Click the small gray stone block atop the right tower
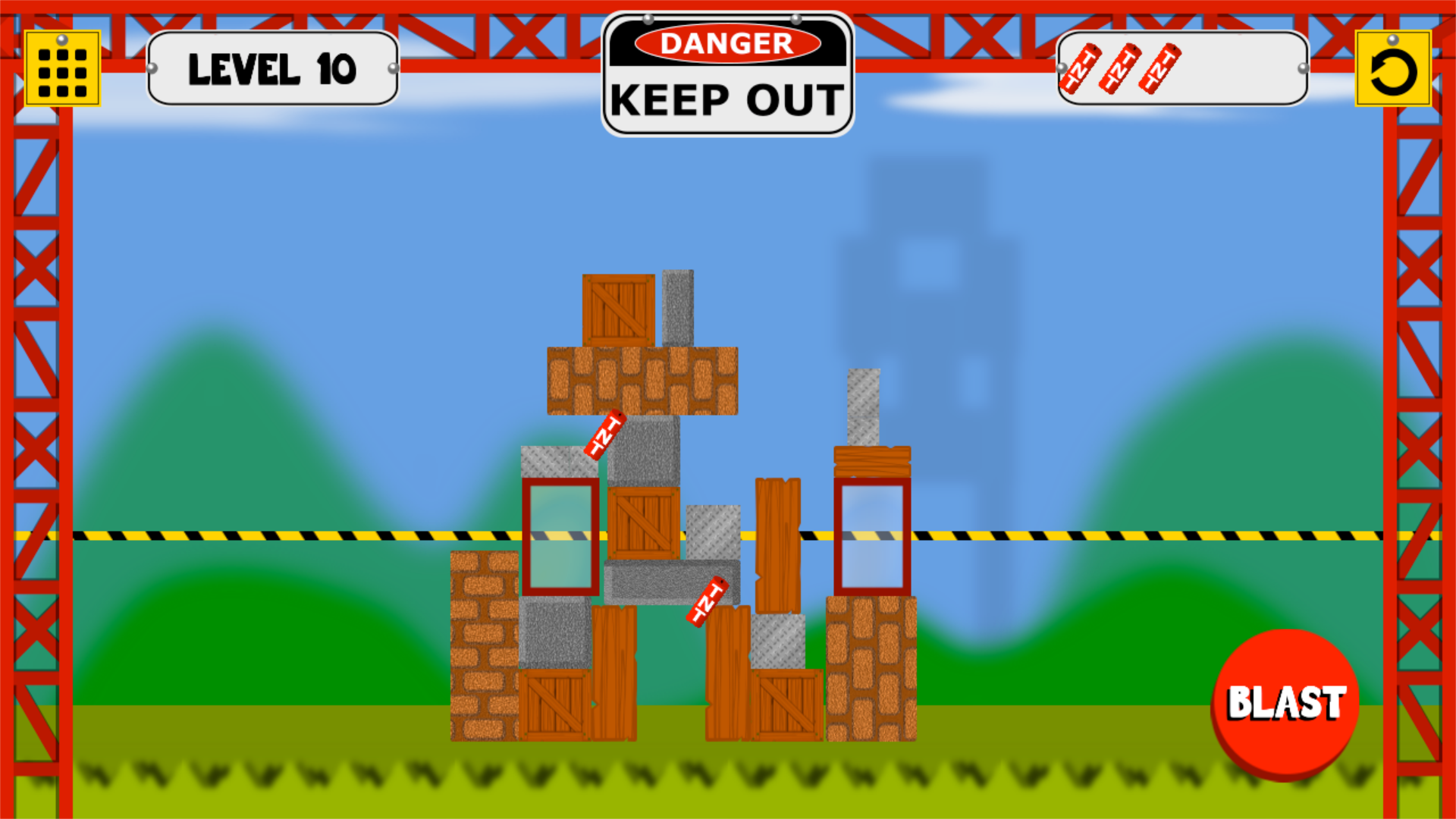The image size is (1456, 819). click(x=864, y=406)
